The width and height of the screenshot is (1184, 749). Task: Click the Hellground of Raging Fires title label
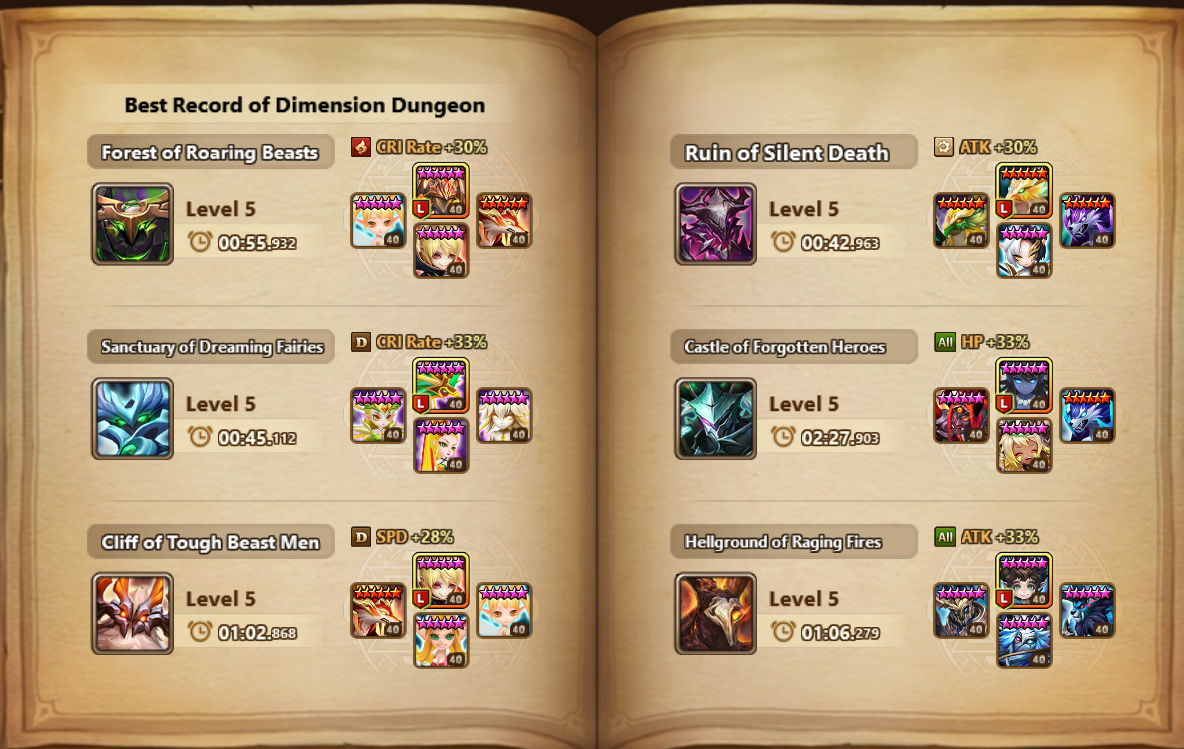point(783,543)
